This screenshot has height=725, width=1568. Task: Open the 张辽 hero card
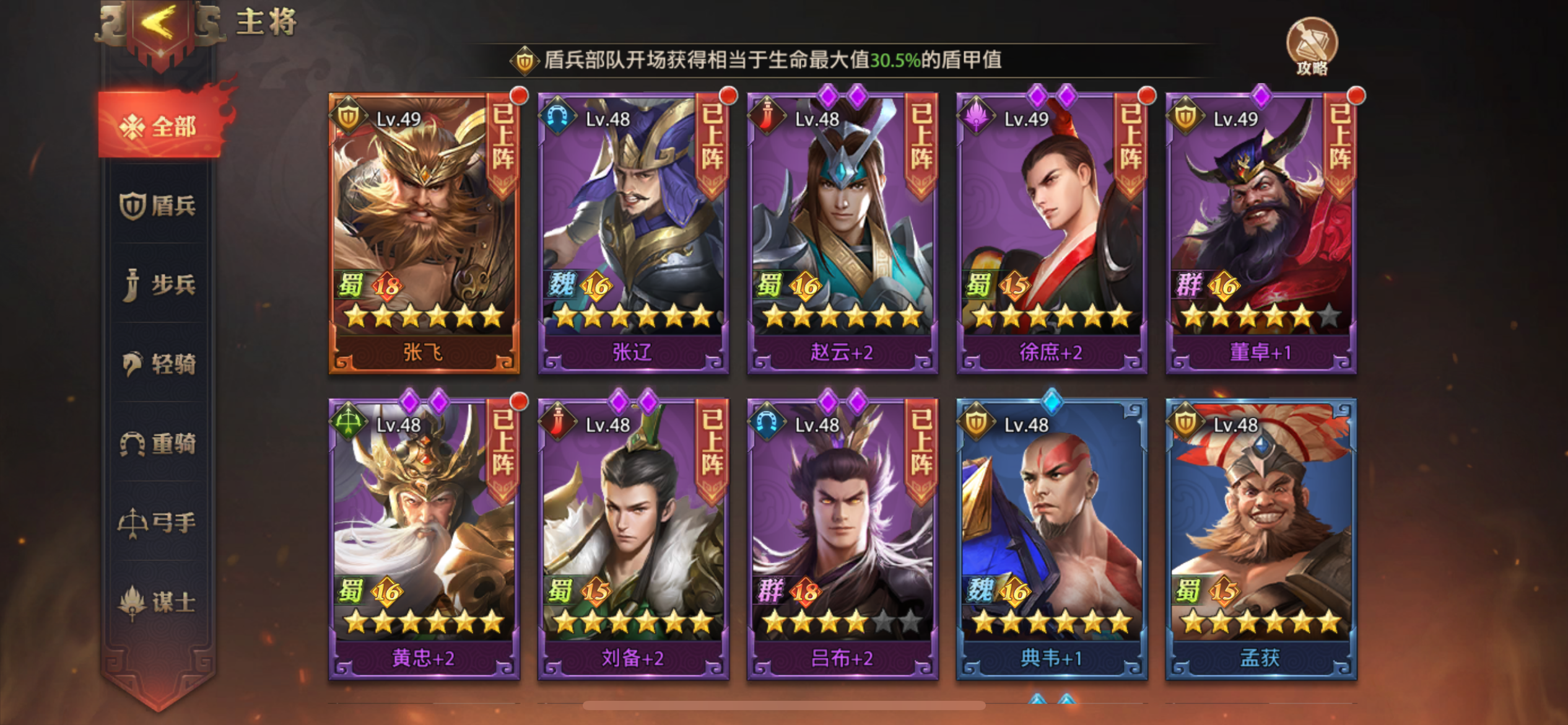coord(633,234)
